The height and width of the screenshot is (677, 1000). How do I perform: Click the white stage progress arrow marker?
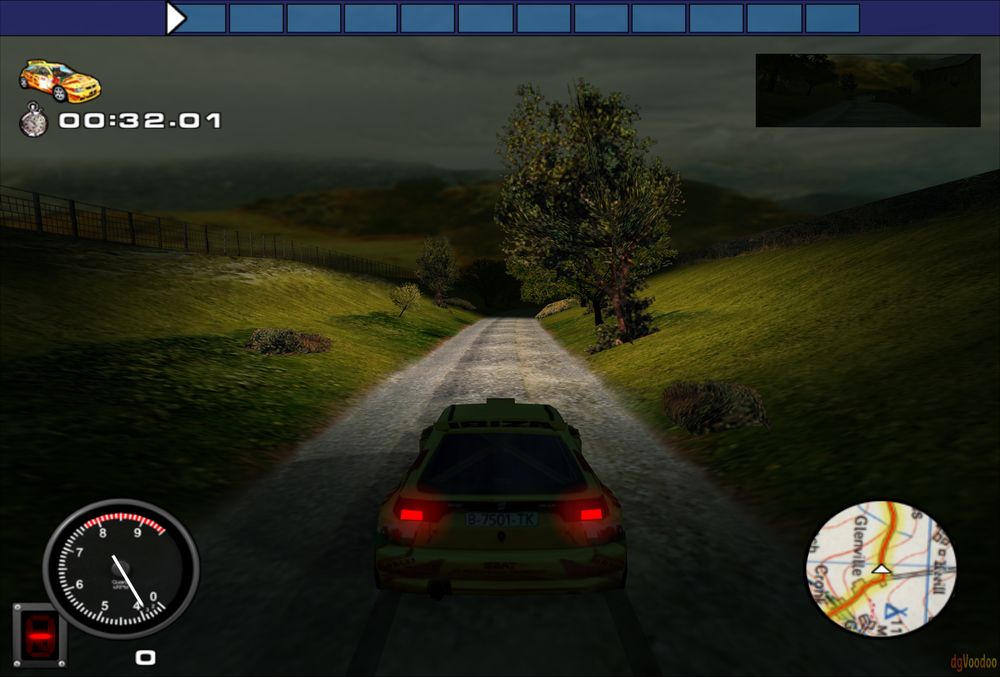176,18
